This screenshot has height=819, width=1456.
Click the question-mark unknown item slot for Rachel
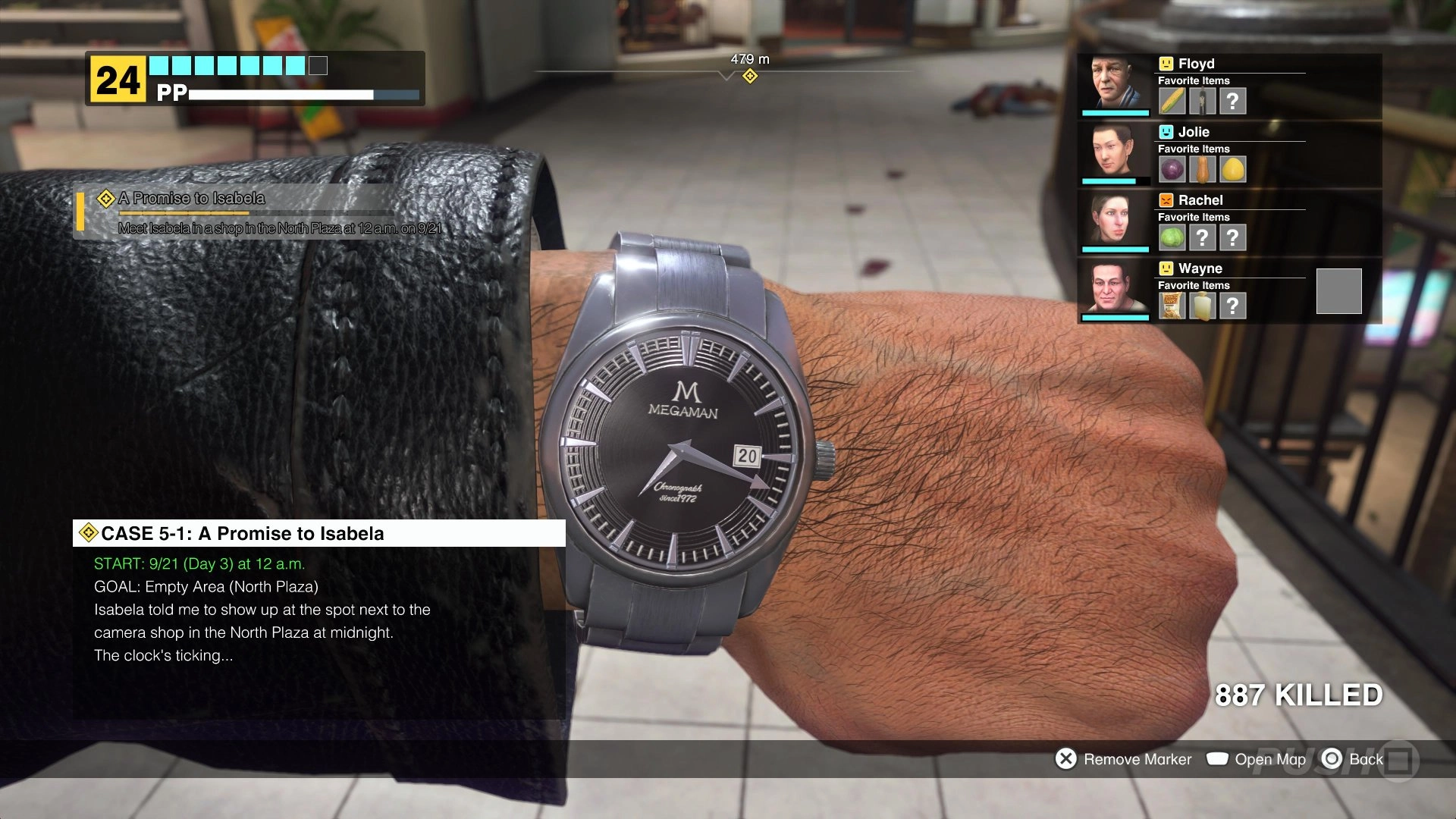[x=1203, y=237]
